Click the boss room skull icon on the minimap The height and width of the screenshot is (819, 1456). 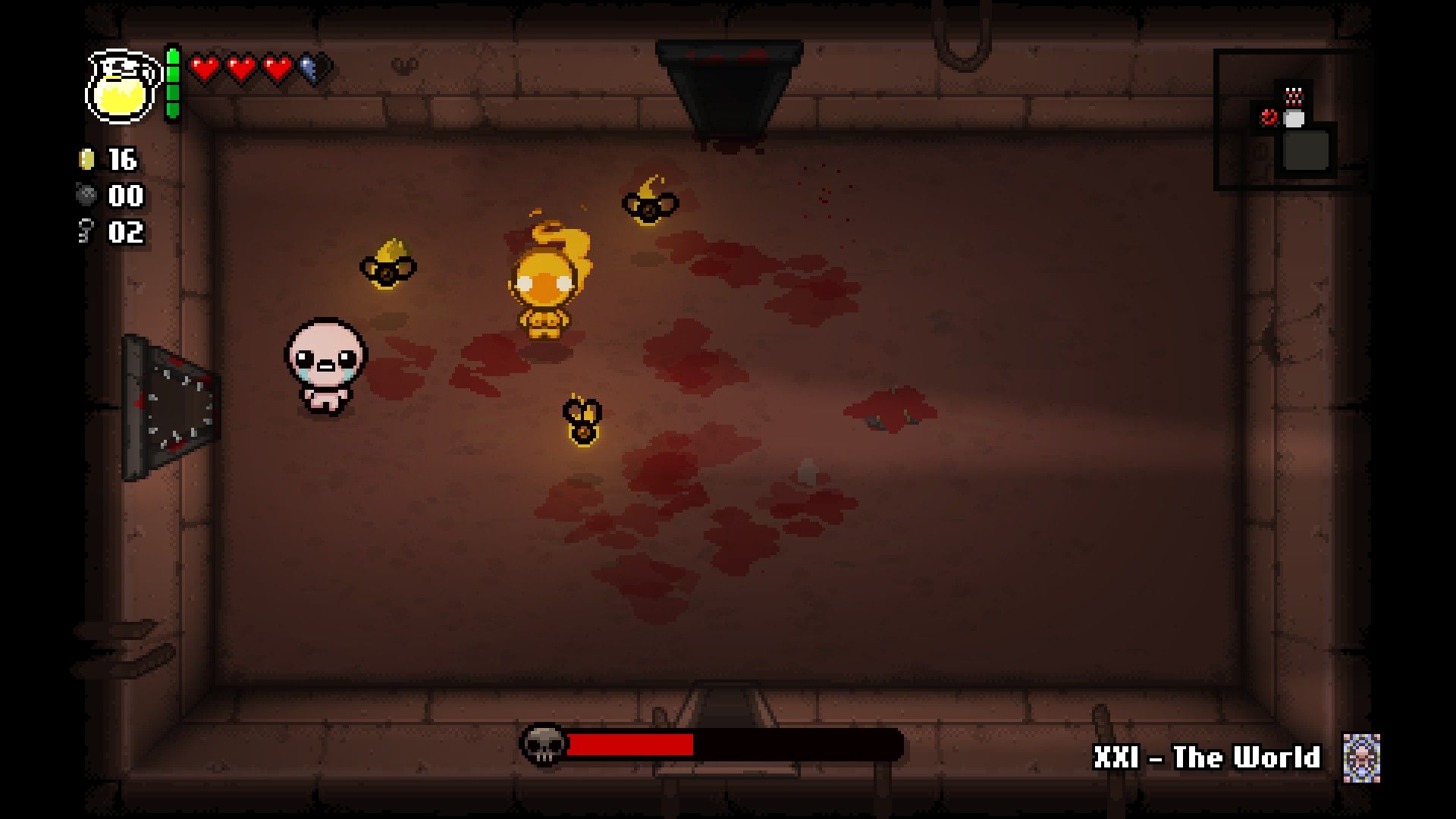(1269, 118)
